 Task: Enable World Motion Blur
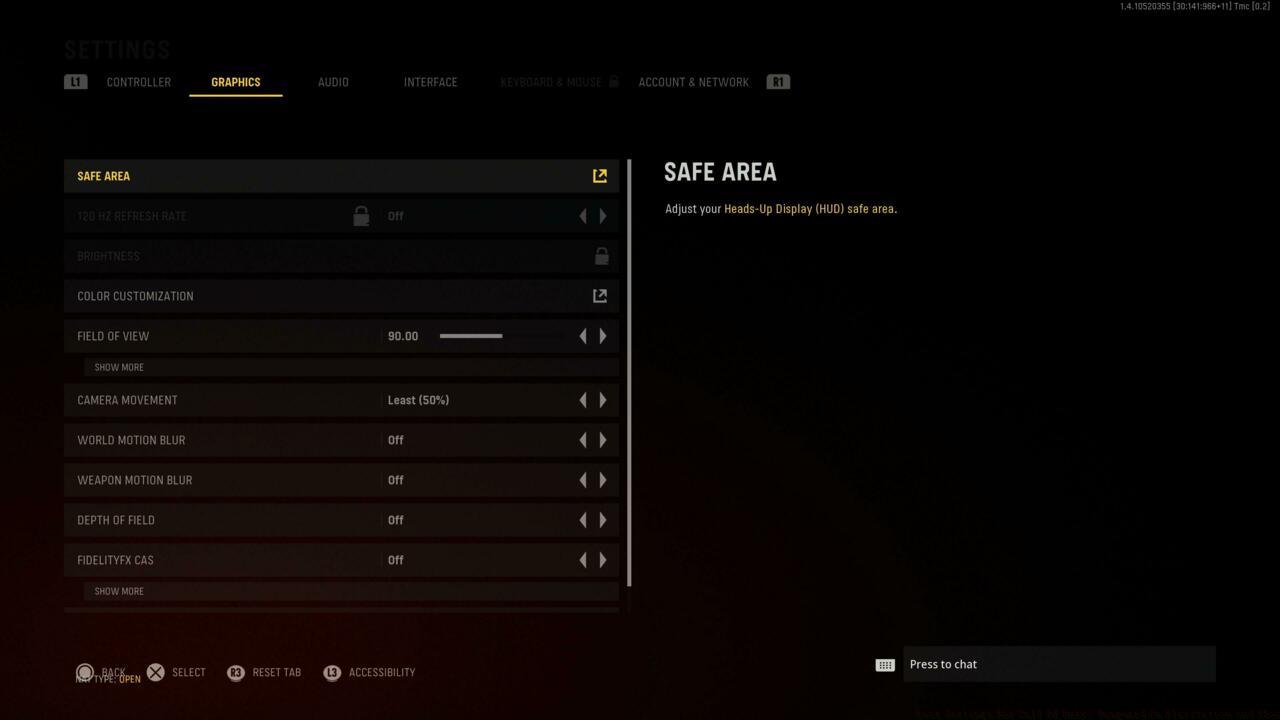click(x=603, y=439)
